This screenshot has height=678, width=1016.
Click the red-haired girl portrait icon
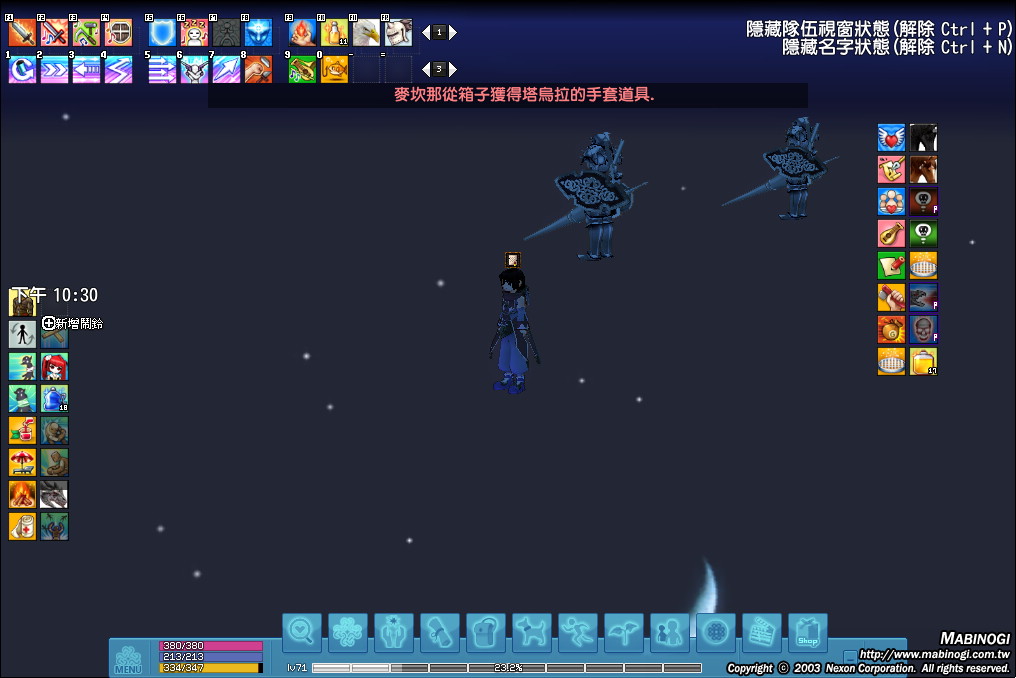click(54, 367)
